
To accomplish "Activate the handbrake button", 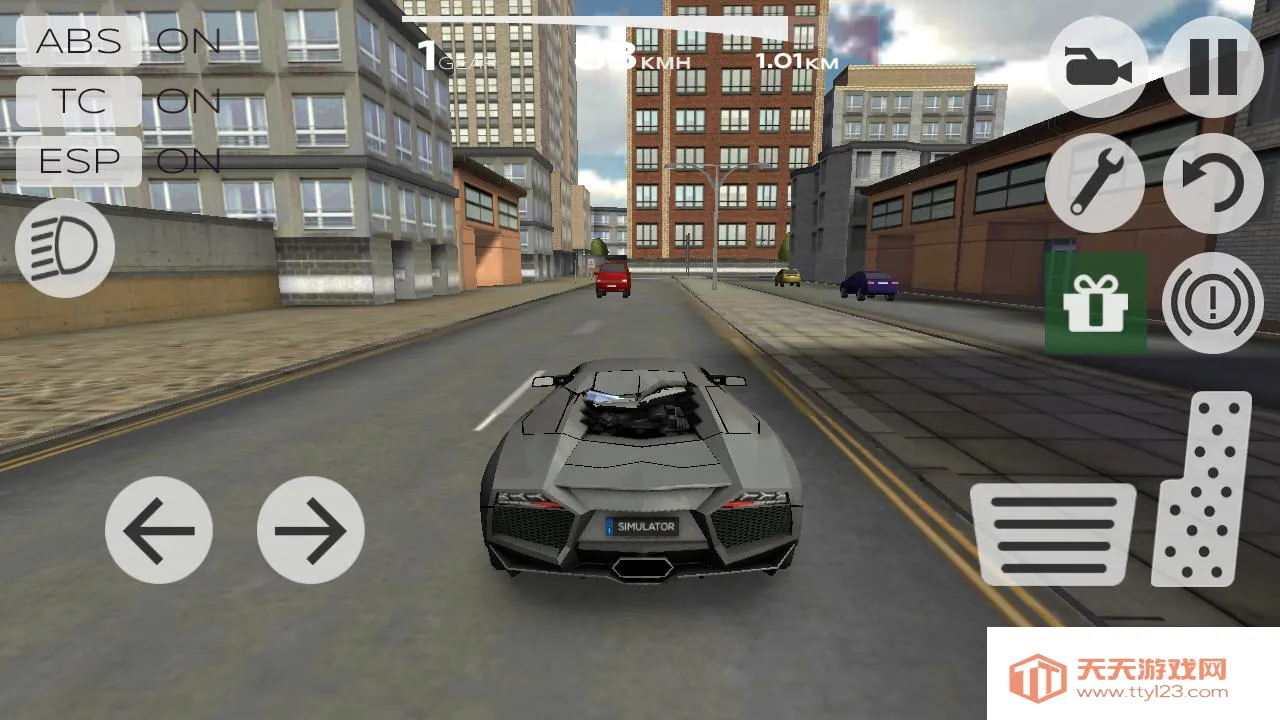I will (1211, 302).
